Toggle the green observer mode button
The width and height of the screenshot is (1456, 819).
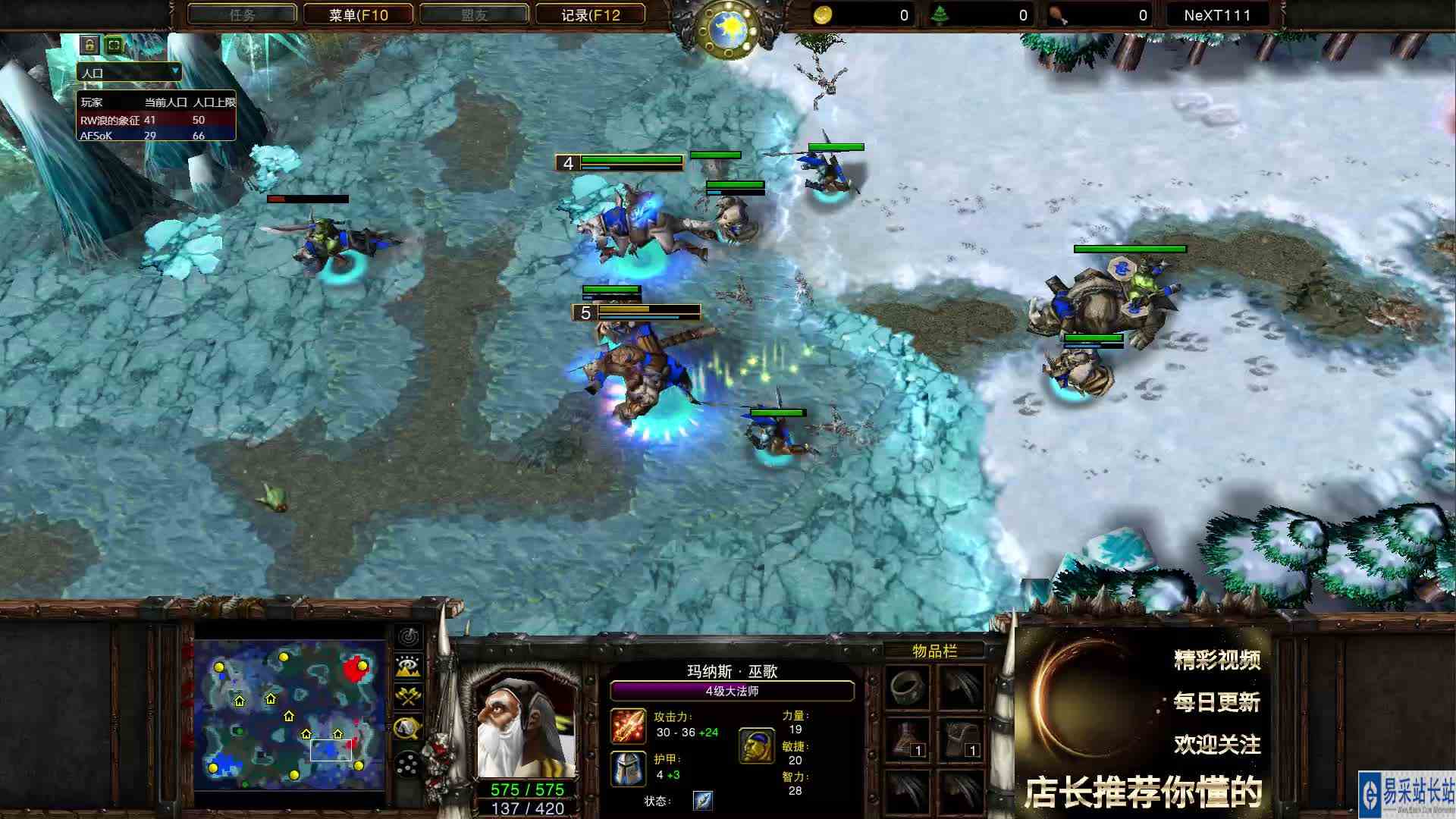point(112,45)
